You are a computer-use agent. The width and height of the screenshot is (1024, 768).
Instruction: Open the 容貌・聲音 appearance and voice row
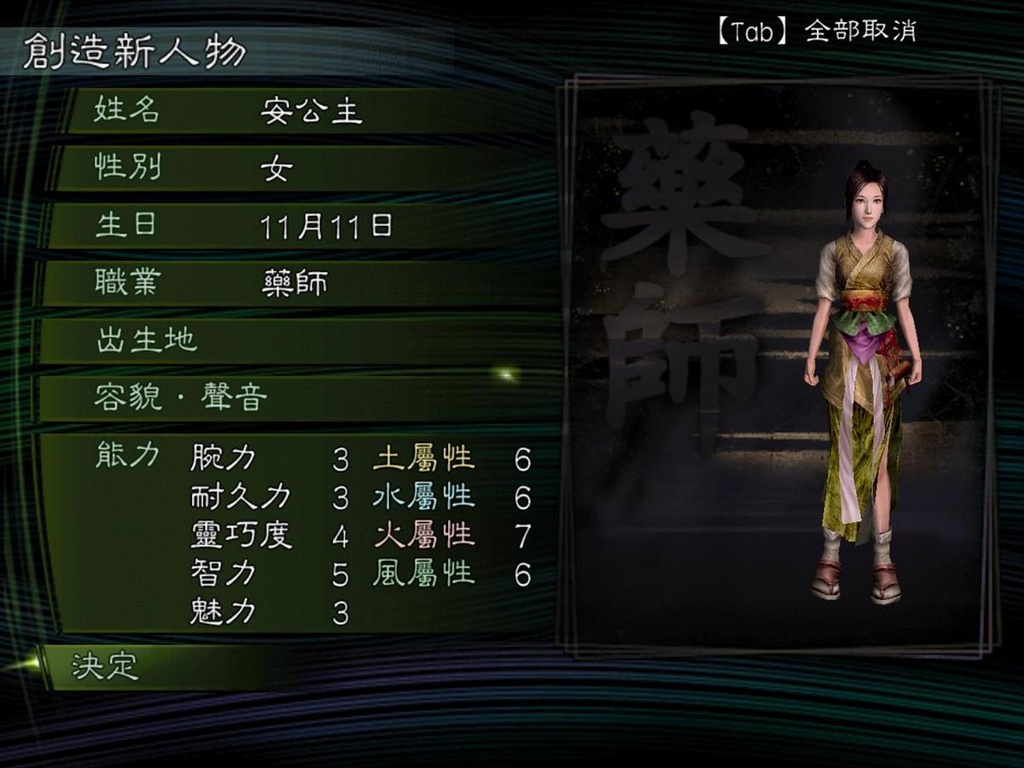(300, 398)
